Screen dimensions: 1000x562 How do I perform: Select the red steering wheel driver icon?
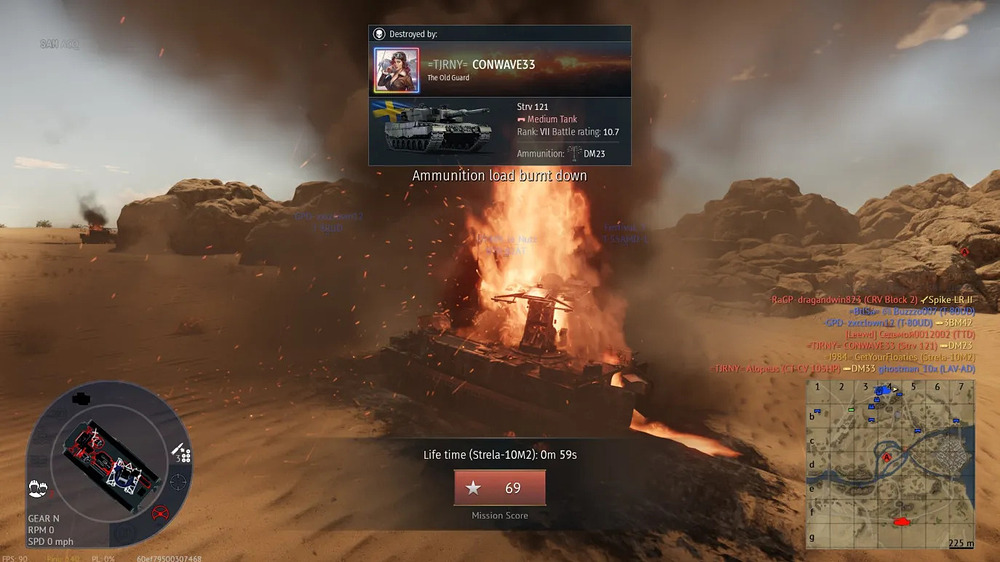(159, 514)
